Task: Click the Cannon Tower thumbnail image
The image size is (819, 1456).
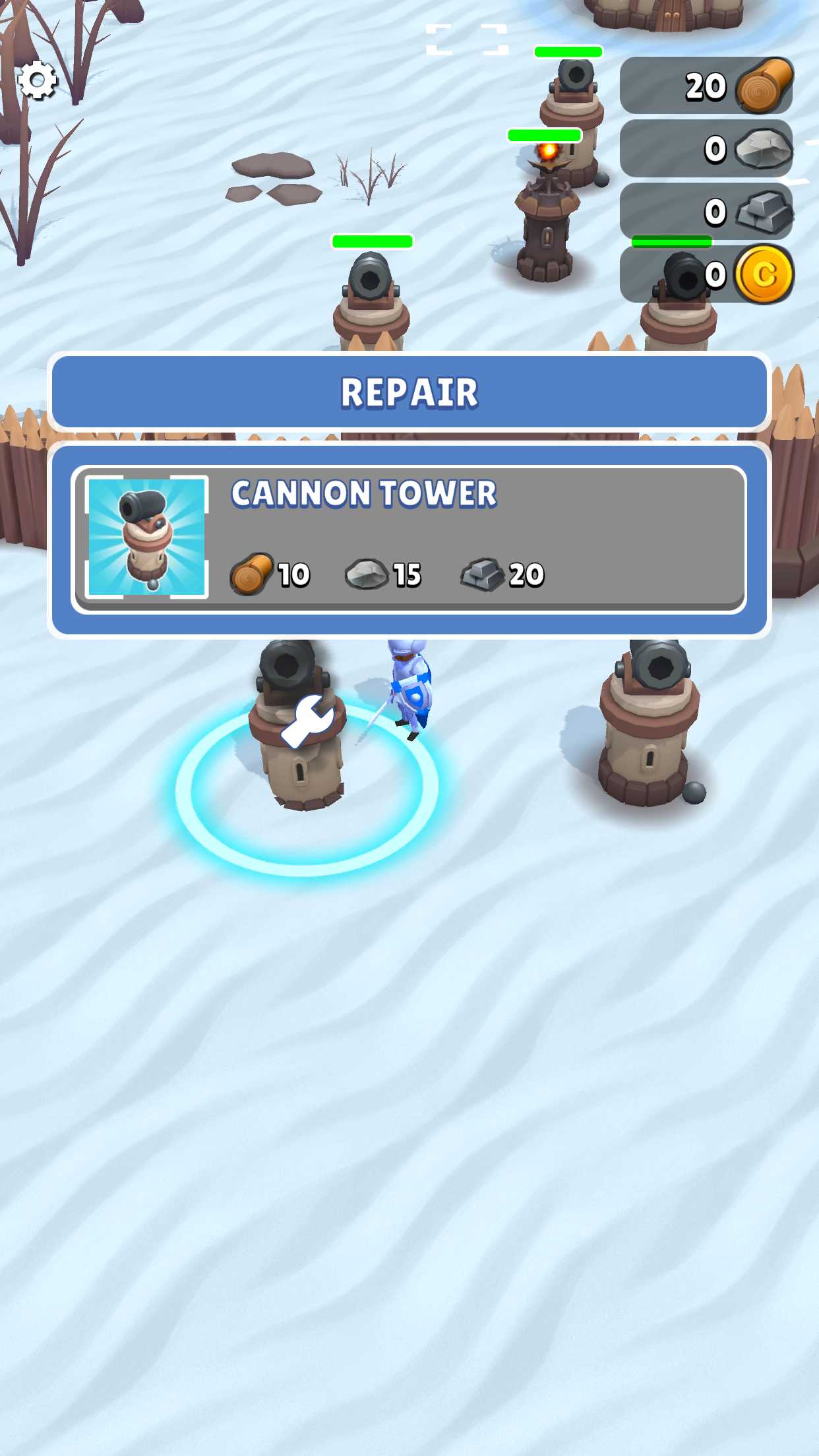Action: pos(146,537)
